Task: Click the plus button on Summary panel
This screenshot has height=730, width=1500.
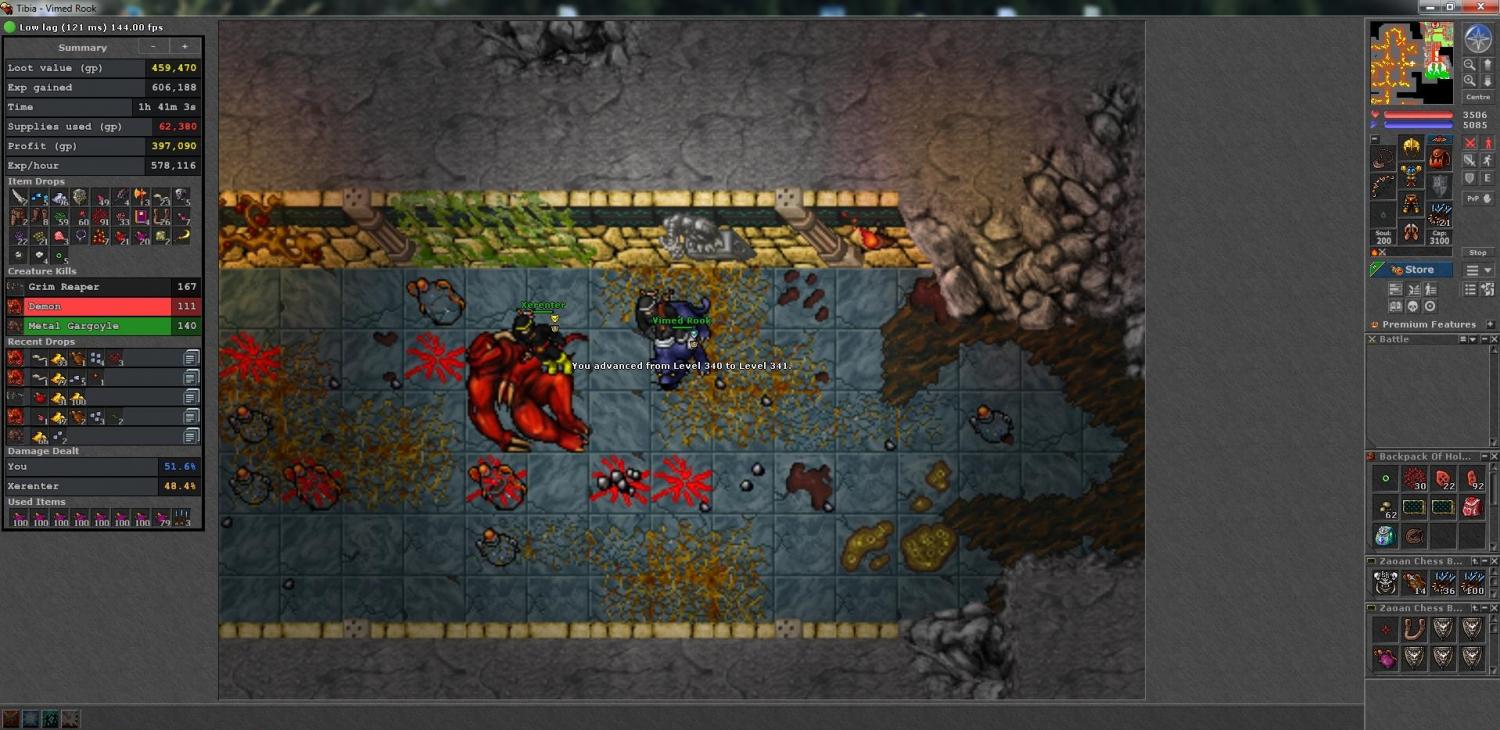Action: [184, 47]
